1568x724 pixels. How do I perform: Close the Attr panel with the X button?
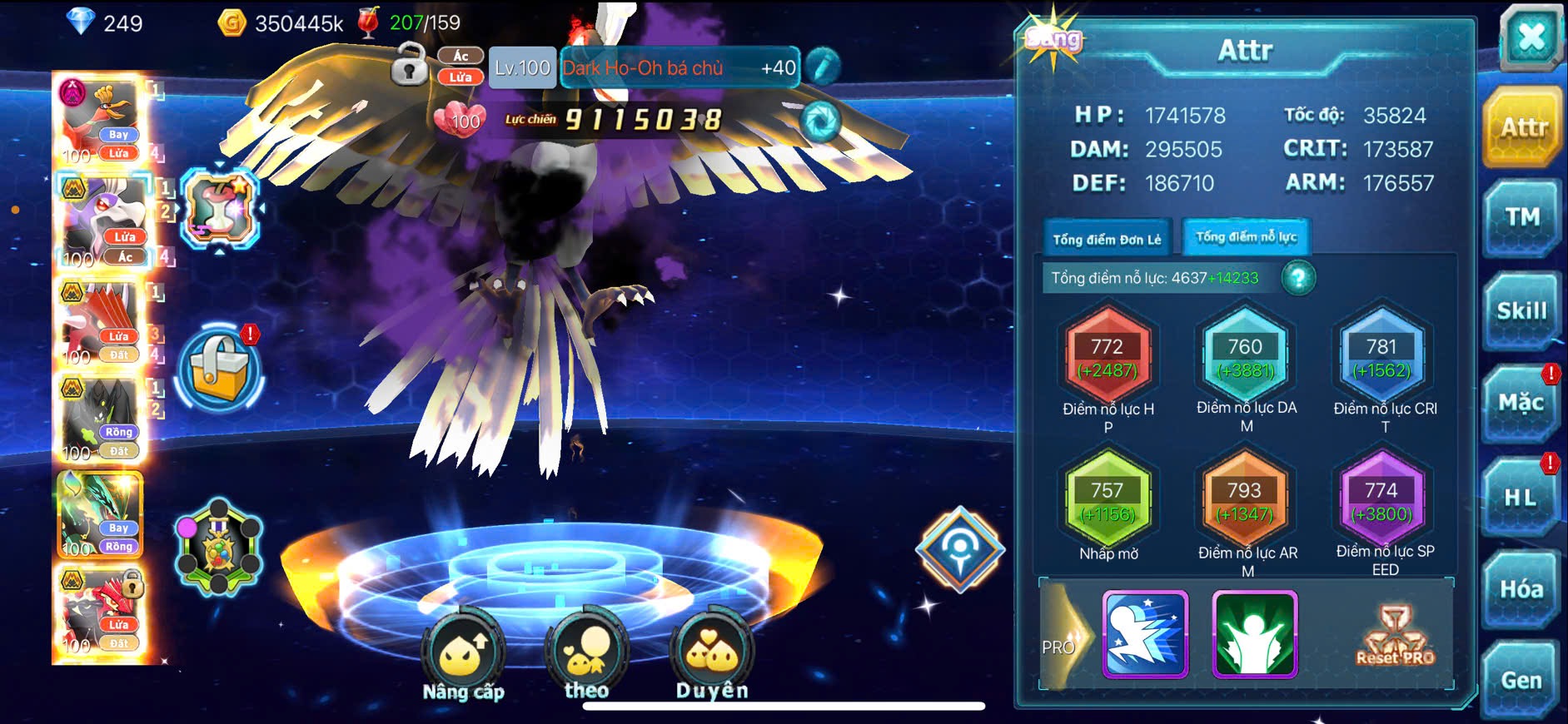pyautogui.click(x=1531, y=37)
